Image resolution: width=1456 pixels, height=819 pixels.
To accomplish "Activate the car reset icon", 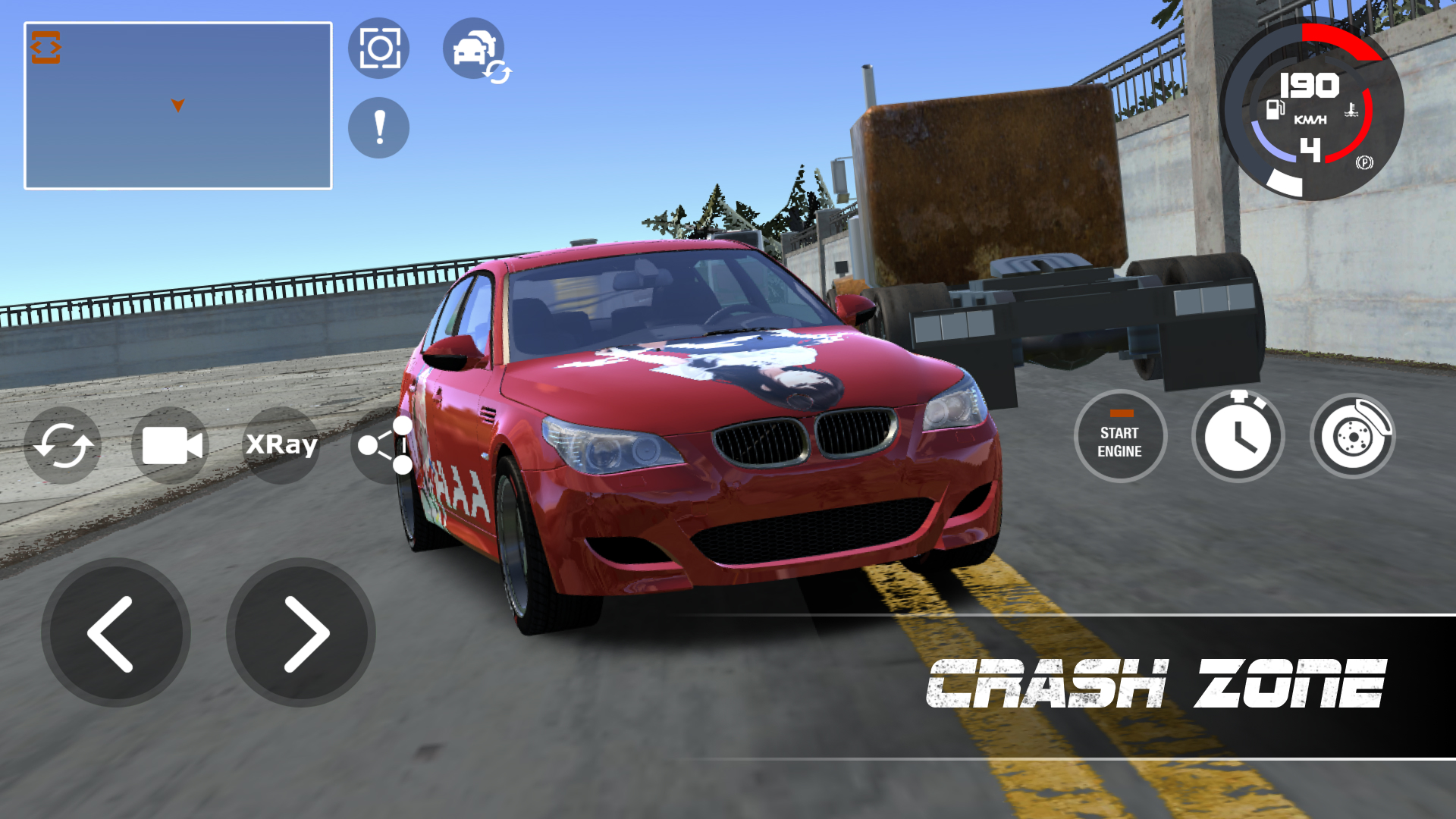I will pos(62,446).
